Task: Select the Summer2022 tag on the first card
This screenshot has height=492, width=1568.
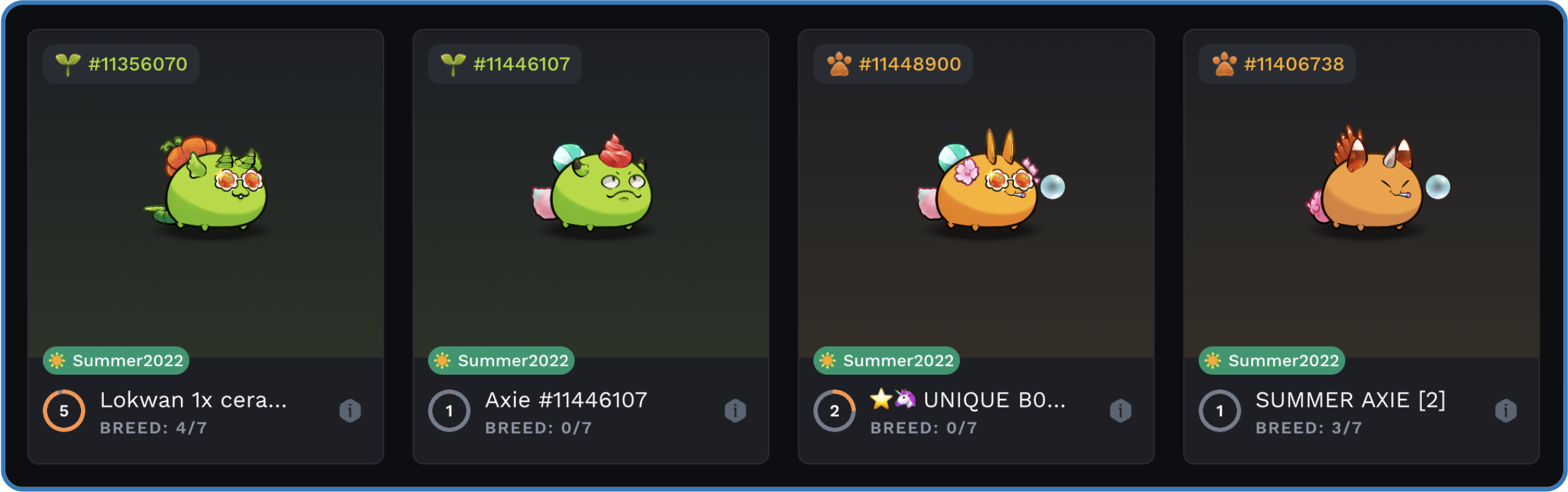Action: click(x=115, y=361)
